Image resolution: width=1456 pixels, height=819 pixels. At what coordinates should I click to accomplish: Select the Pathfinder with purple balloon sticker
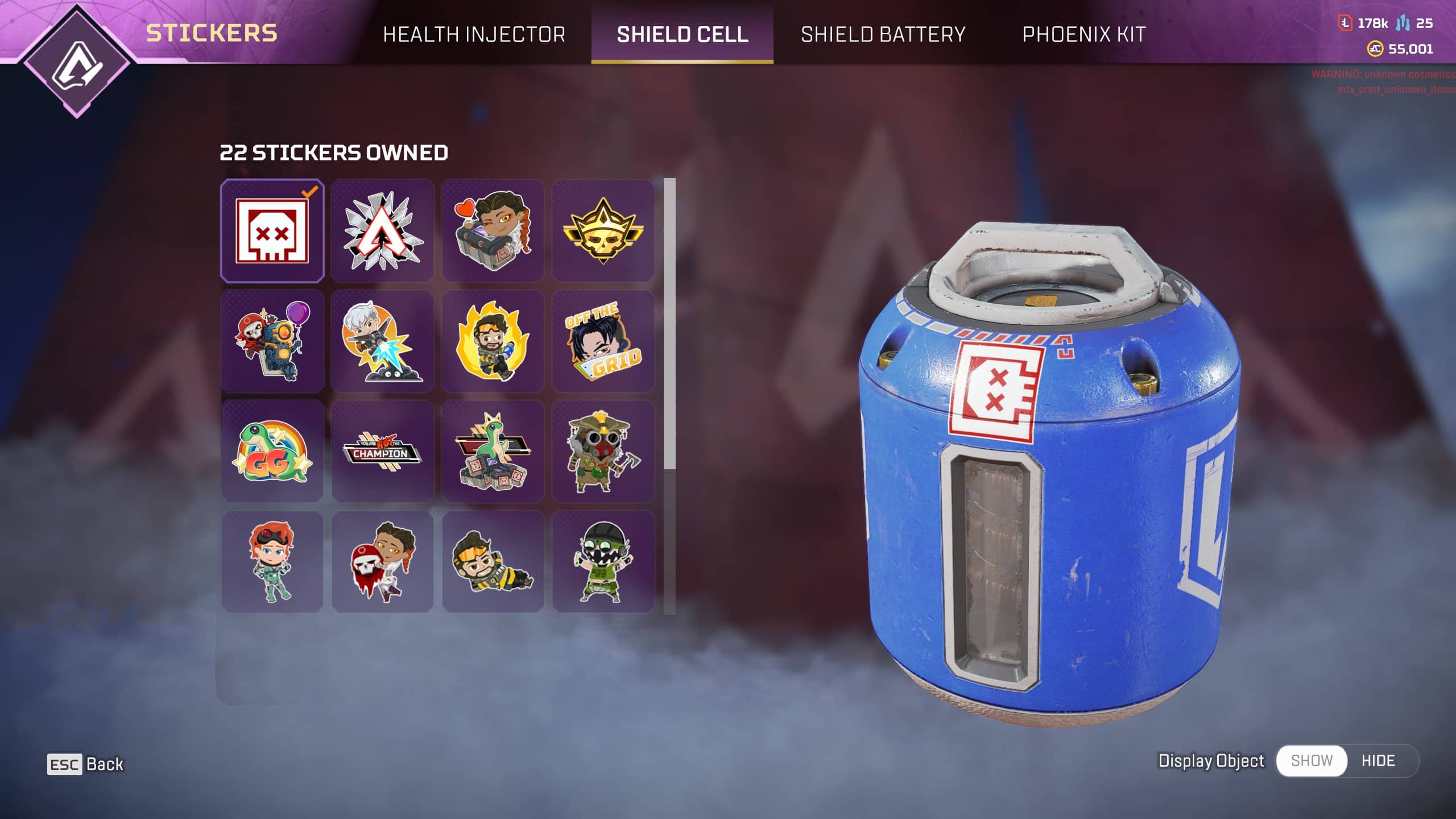[272, 341]
